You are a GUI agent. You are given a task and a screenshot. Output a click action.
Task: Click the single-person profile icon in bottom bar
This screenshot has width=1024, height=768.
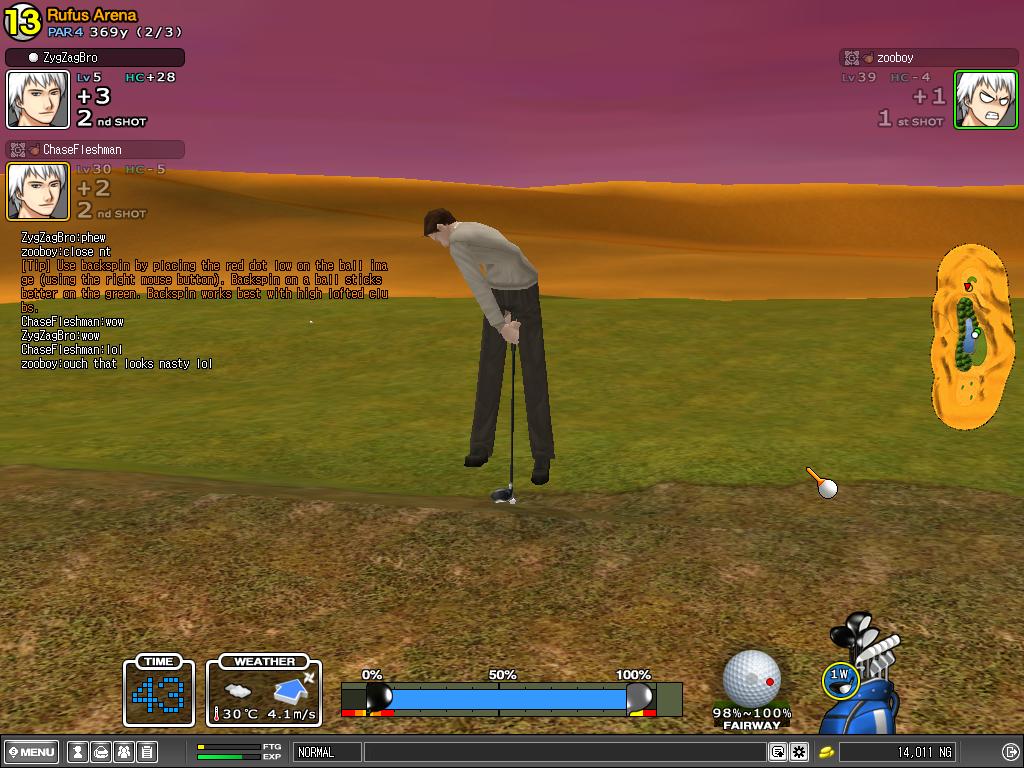77,752
